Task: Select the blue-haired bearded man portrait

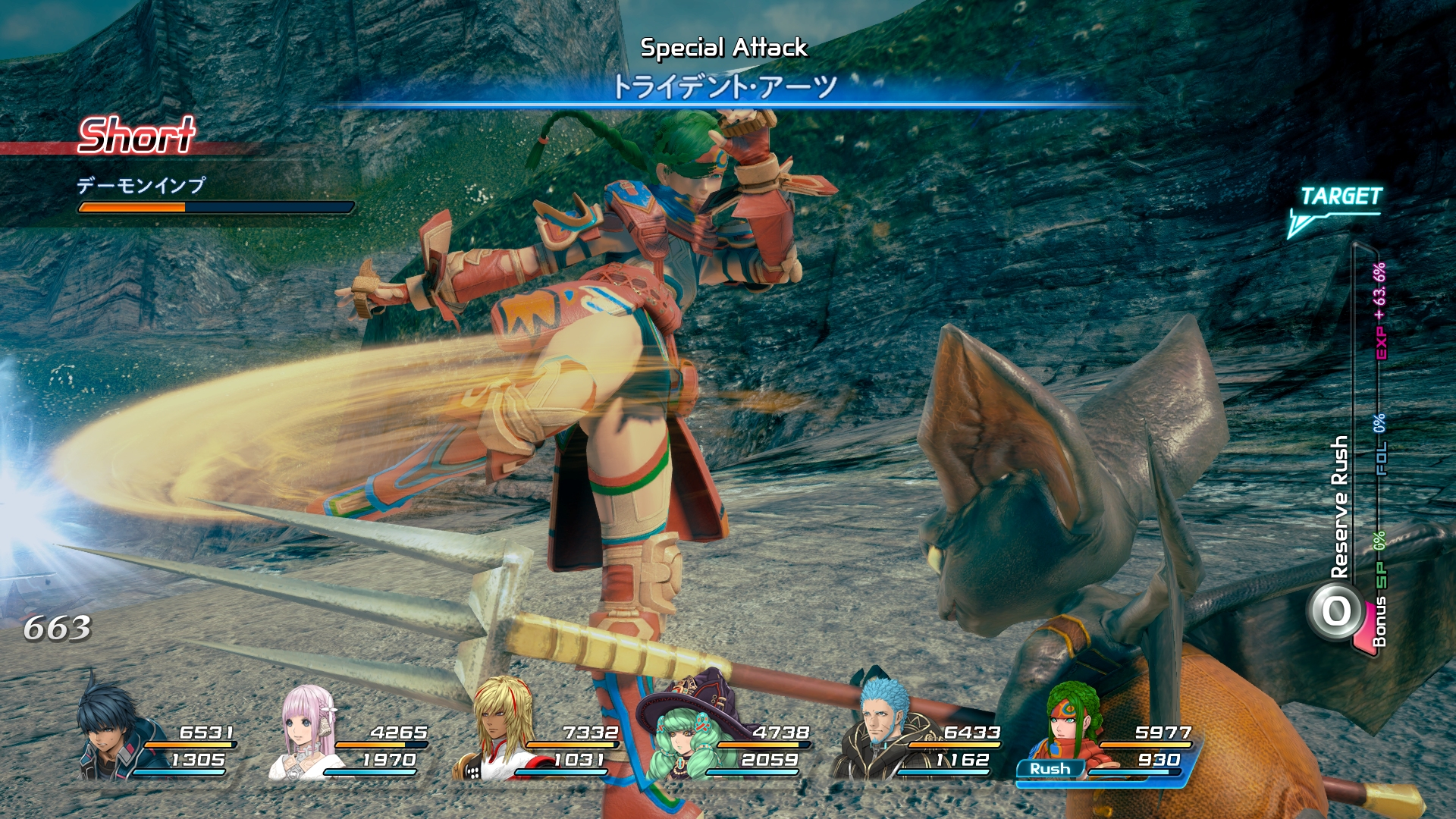Action: 881,730
